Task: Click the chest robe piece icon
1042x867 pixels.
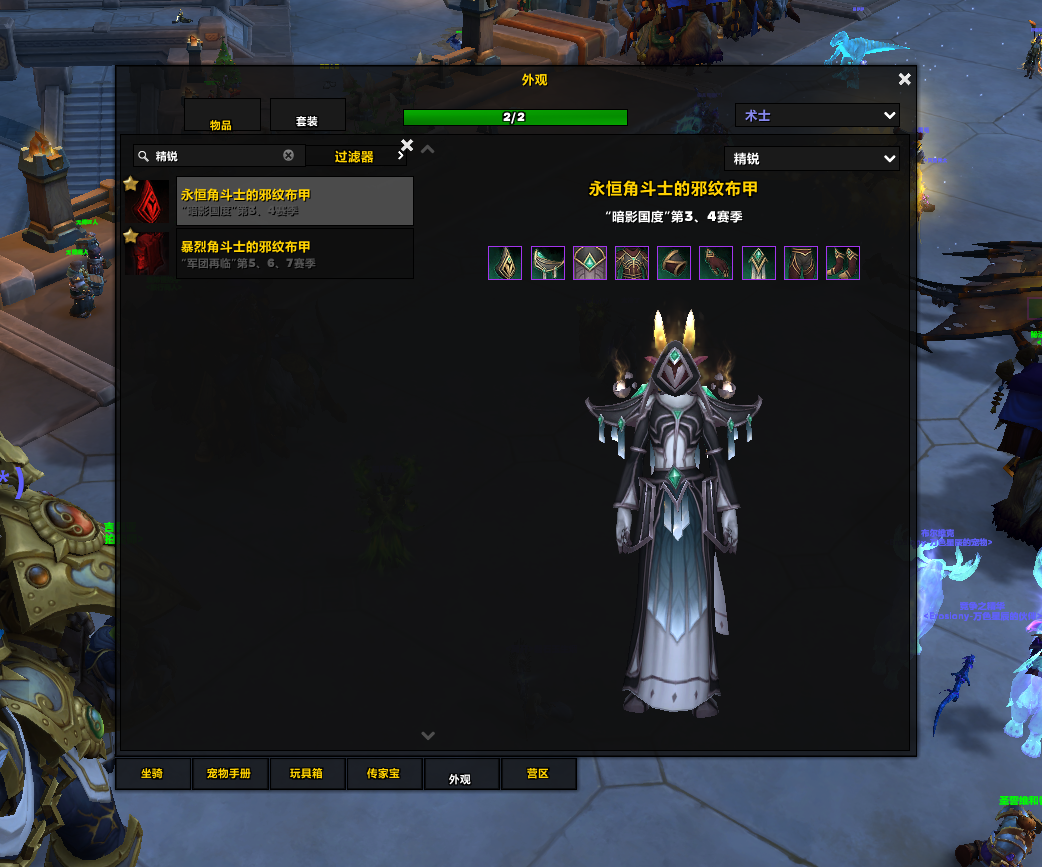Action: pyautogui.click(x=632, y=263)
